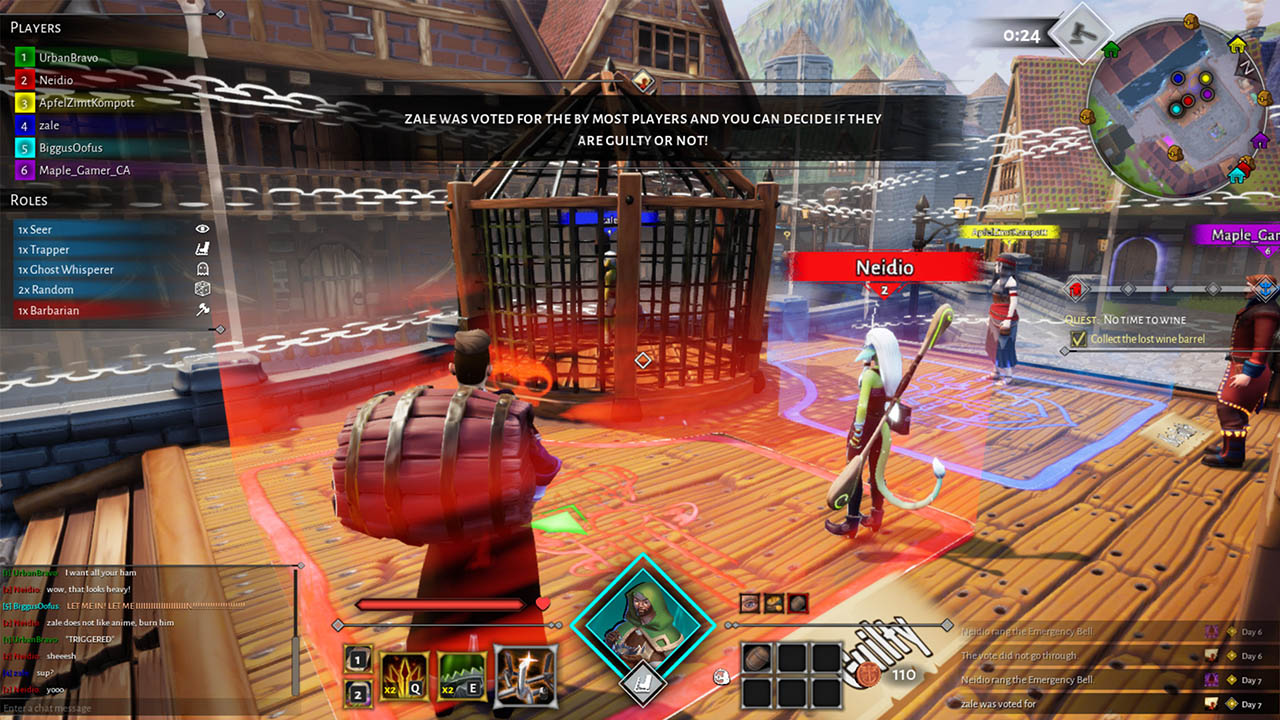
Task: Select the hooded Trapper character portrait
Action: click(x=643, y=624)
